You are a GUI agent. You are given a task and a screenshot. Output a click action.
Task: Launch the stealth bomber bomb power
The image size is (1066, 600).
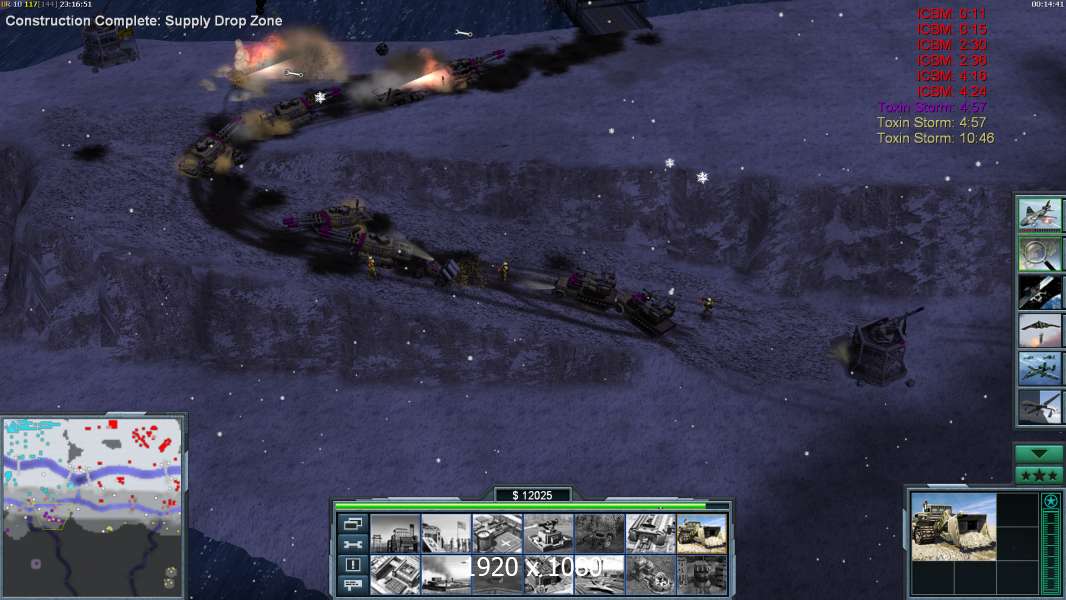point(1039,329)
